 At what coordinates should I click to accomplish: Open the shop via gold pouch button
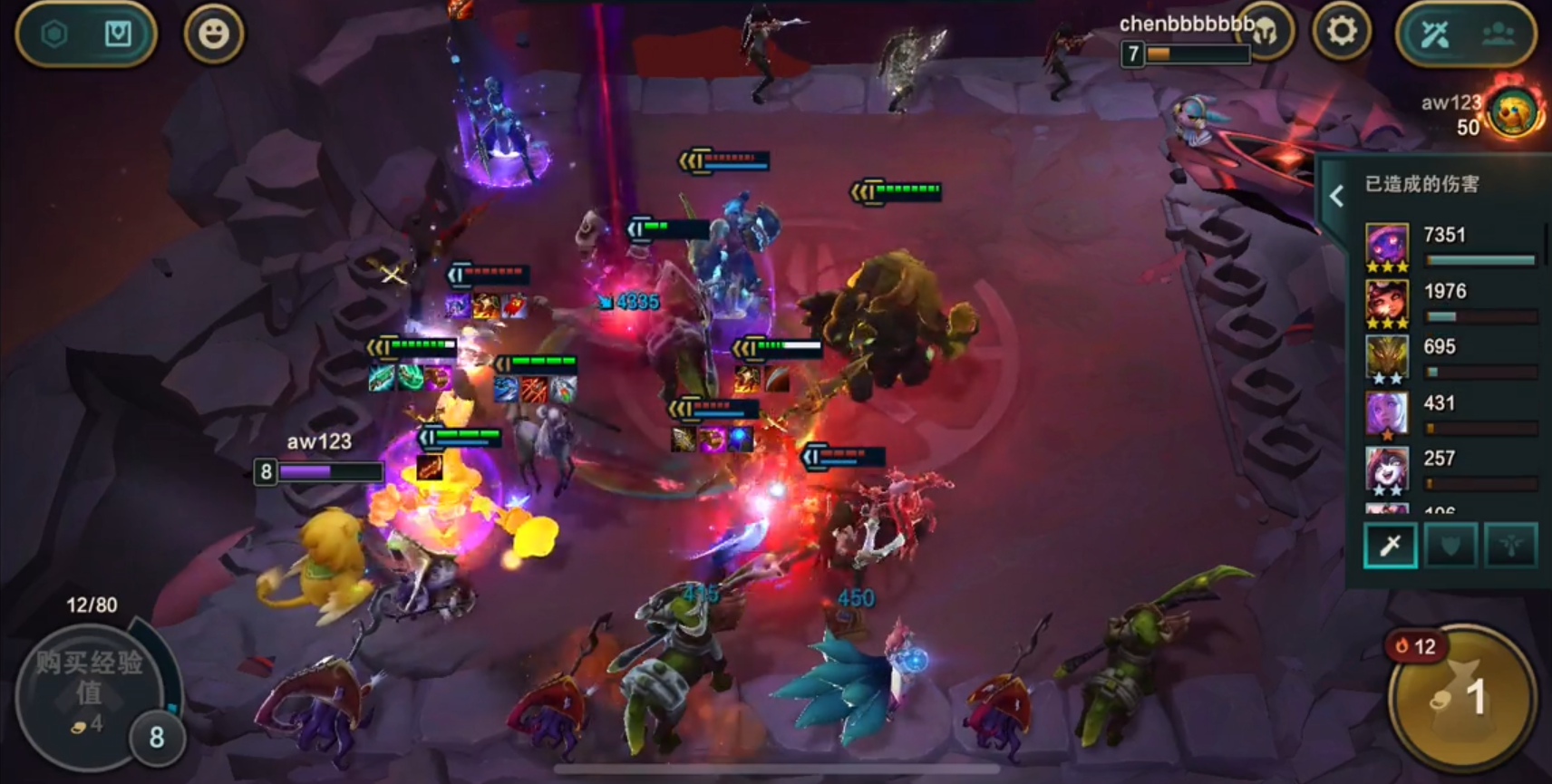1461,697
